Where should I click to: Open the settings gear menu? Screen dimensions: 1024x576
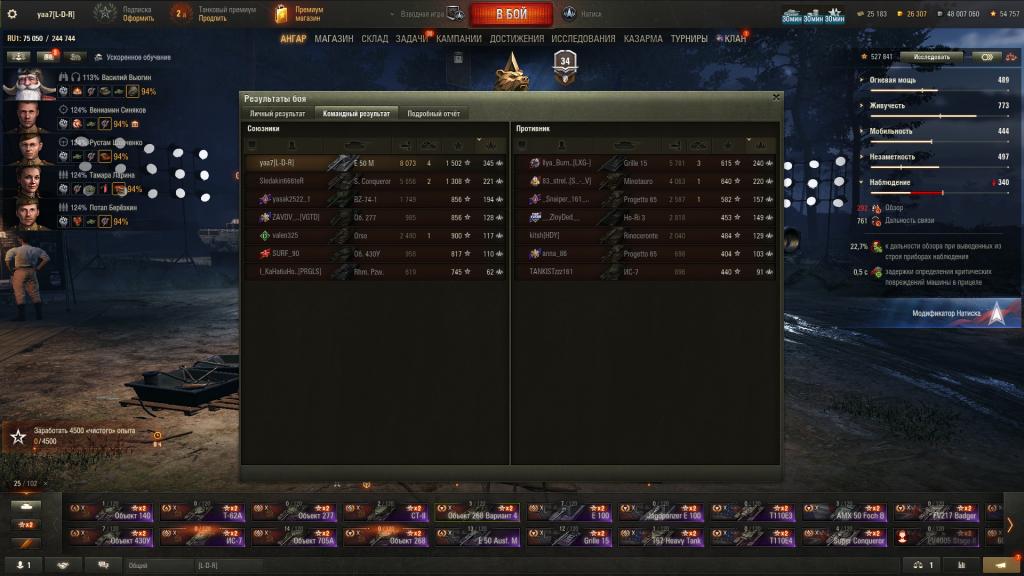click(12, 14)
